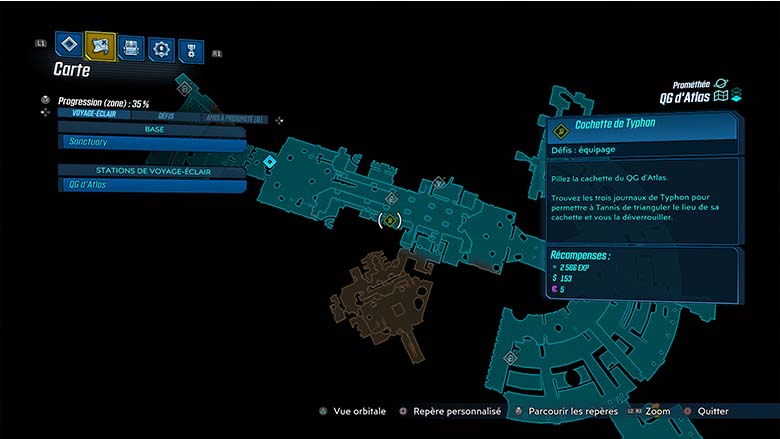Open the Amis à proximité sub-tab
The image size is (780, 439).
[234, 117]
